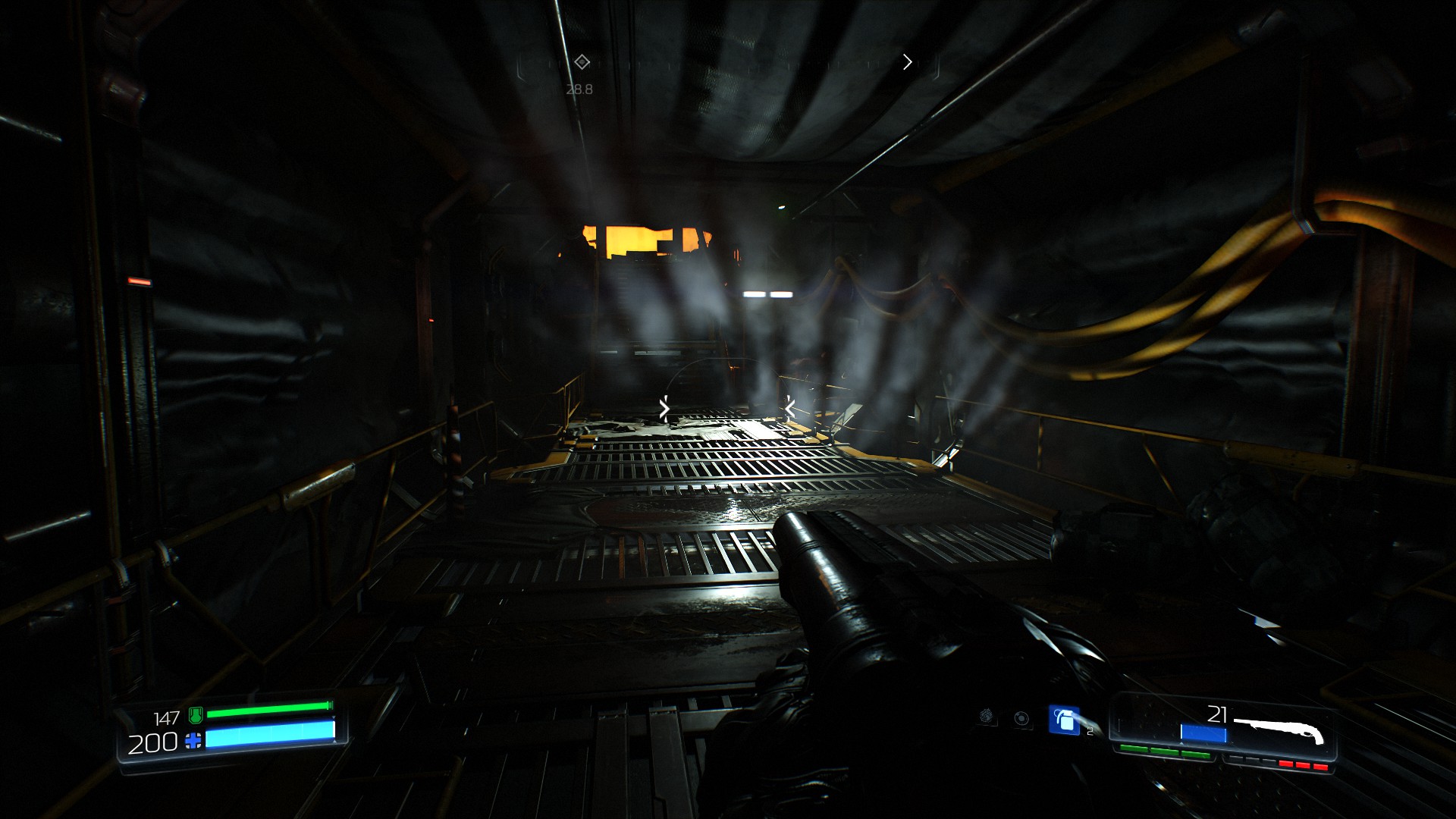Screen dimensions: 1456x819
Task: Click the blue health cross icon
Action: [194, 741]
